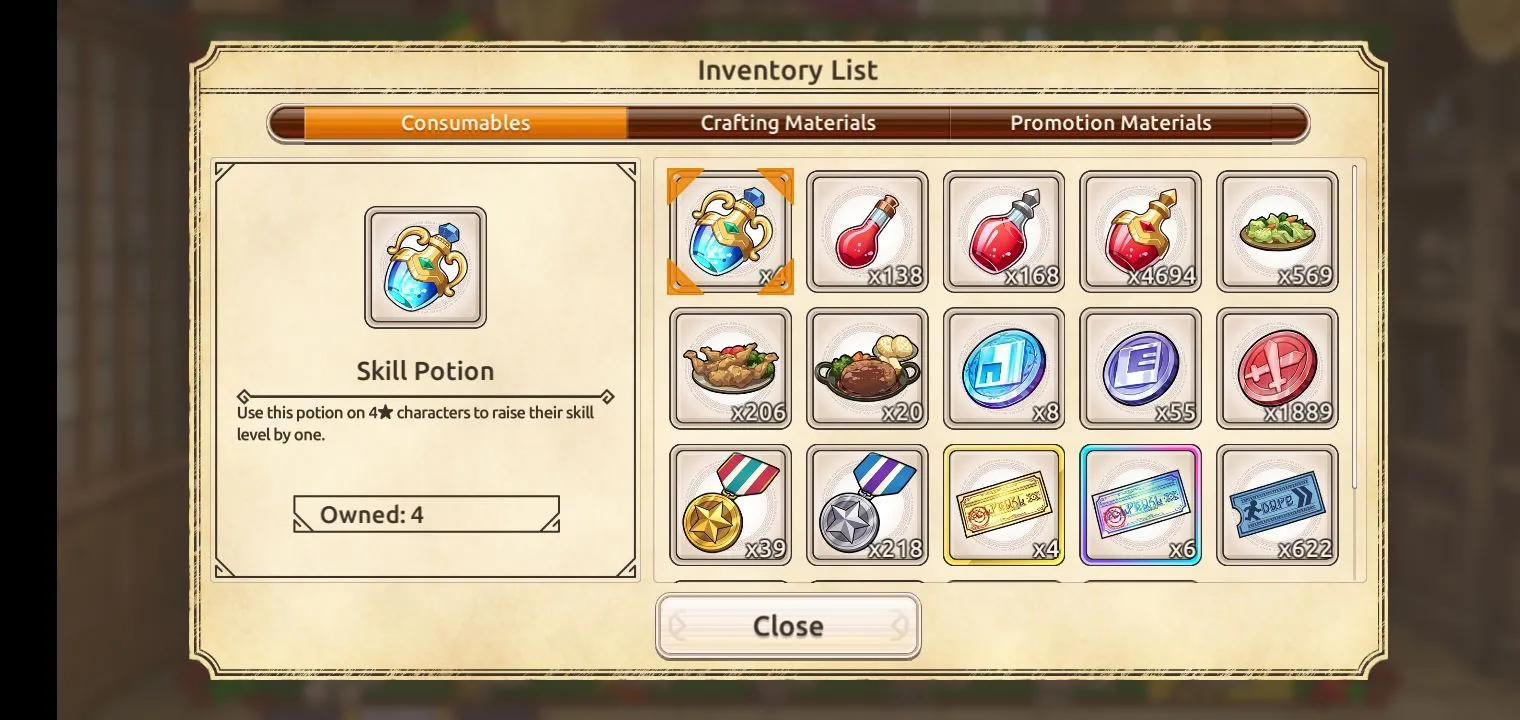Select the green salad dish item
This screenshot has width=1520, height=720.
point(1277,231)
